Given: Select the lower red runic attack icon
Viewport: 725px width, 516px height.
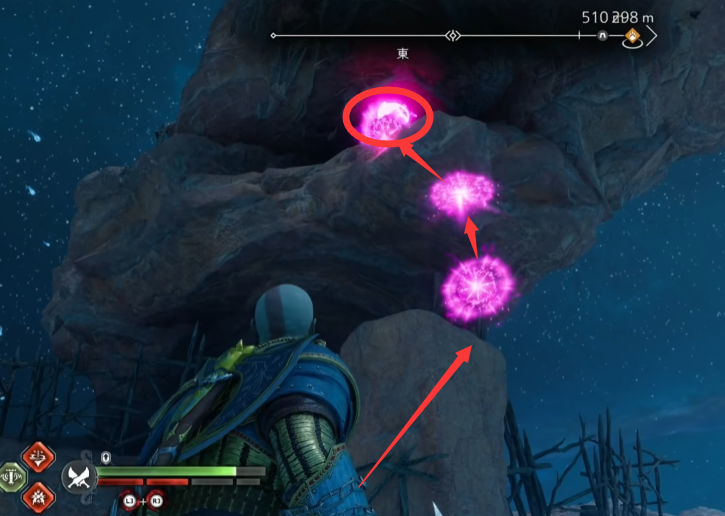Looking at the screenshot, I should [x=39, y=493].
